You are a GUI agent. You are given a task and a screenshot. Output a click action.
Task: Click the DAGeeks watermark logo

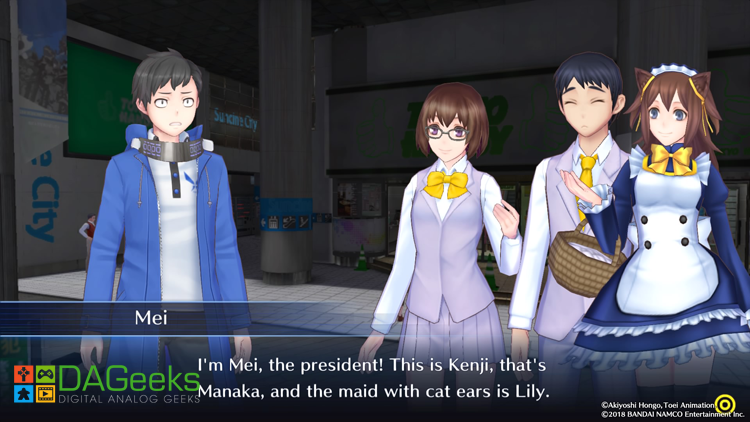click(105, 383)
